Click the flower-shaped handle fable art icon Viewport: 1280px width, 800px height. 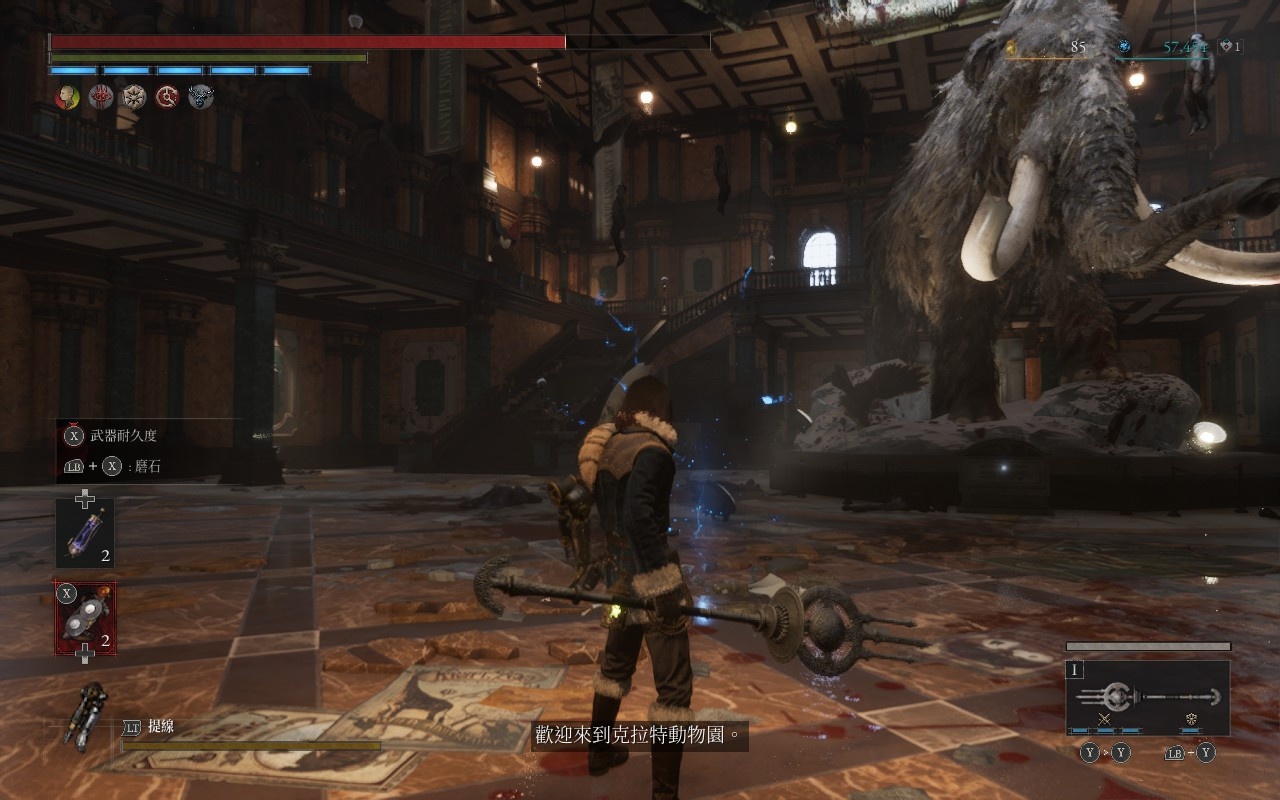coord(1191,719)
